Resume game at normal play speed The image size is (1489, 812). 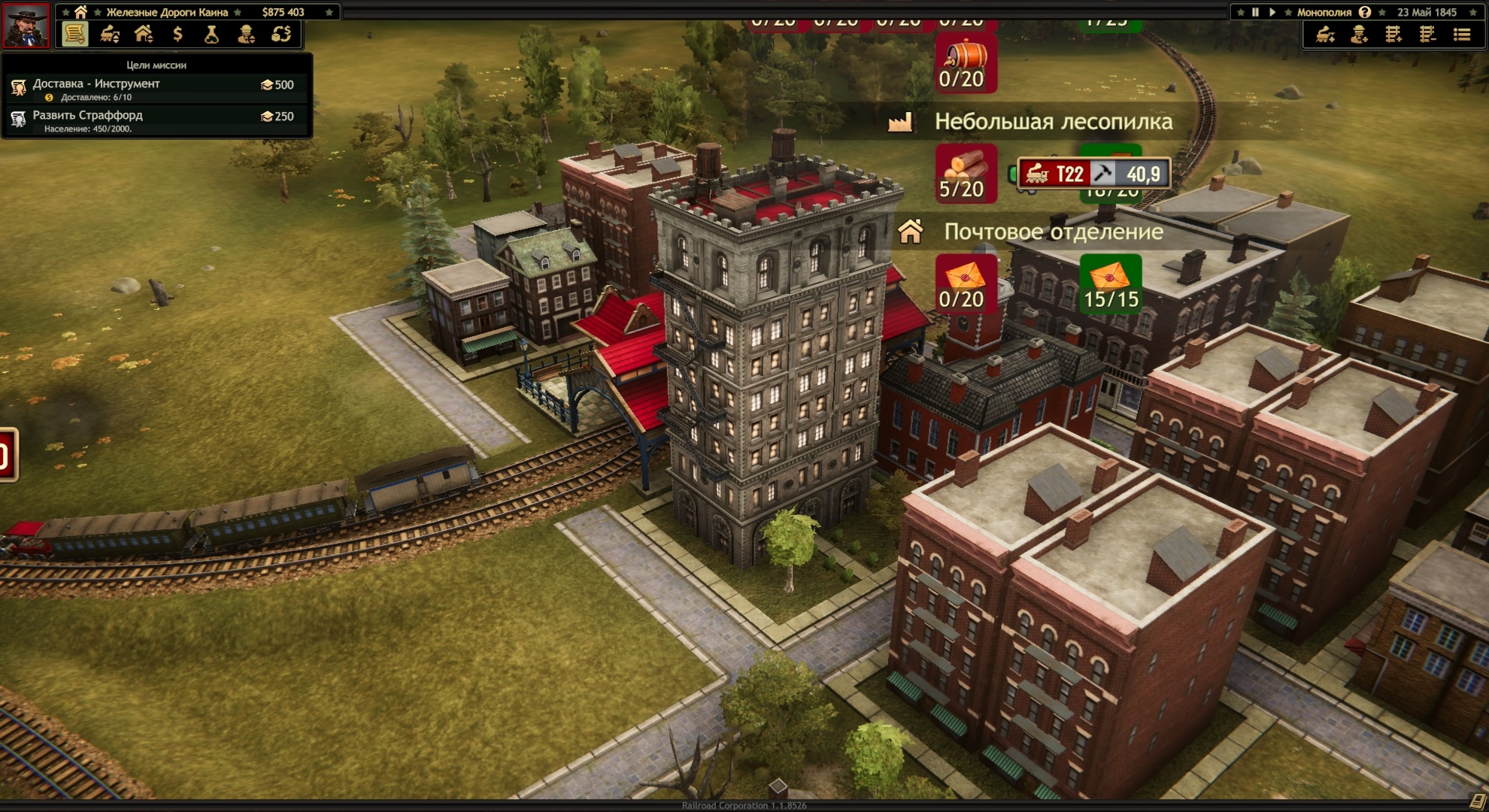(x=1272, y=12)
